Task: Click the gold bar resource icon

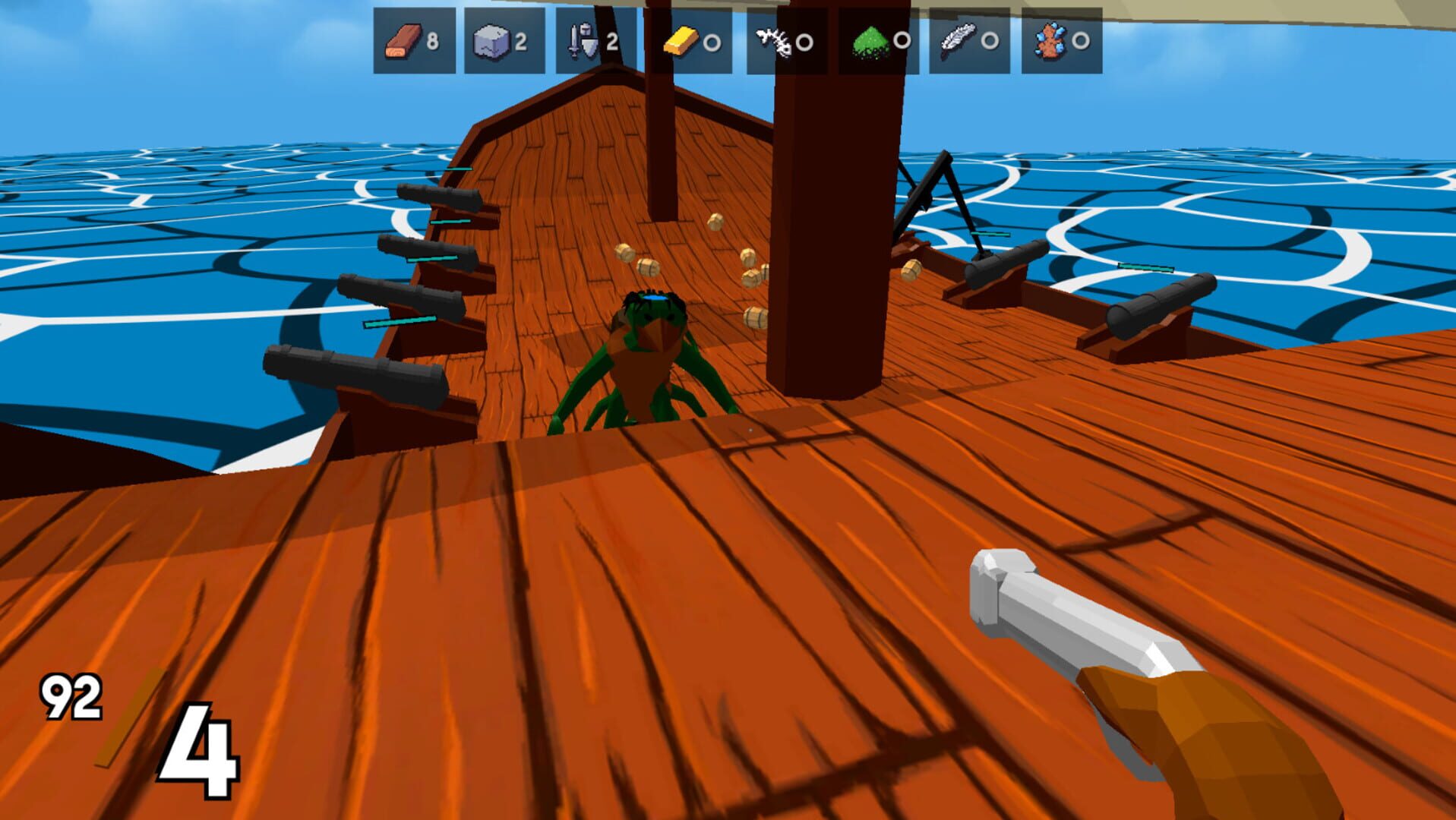Action: (x=680, y=42)
